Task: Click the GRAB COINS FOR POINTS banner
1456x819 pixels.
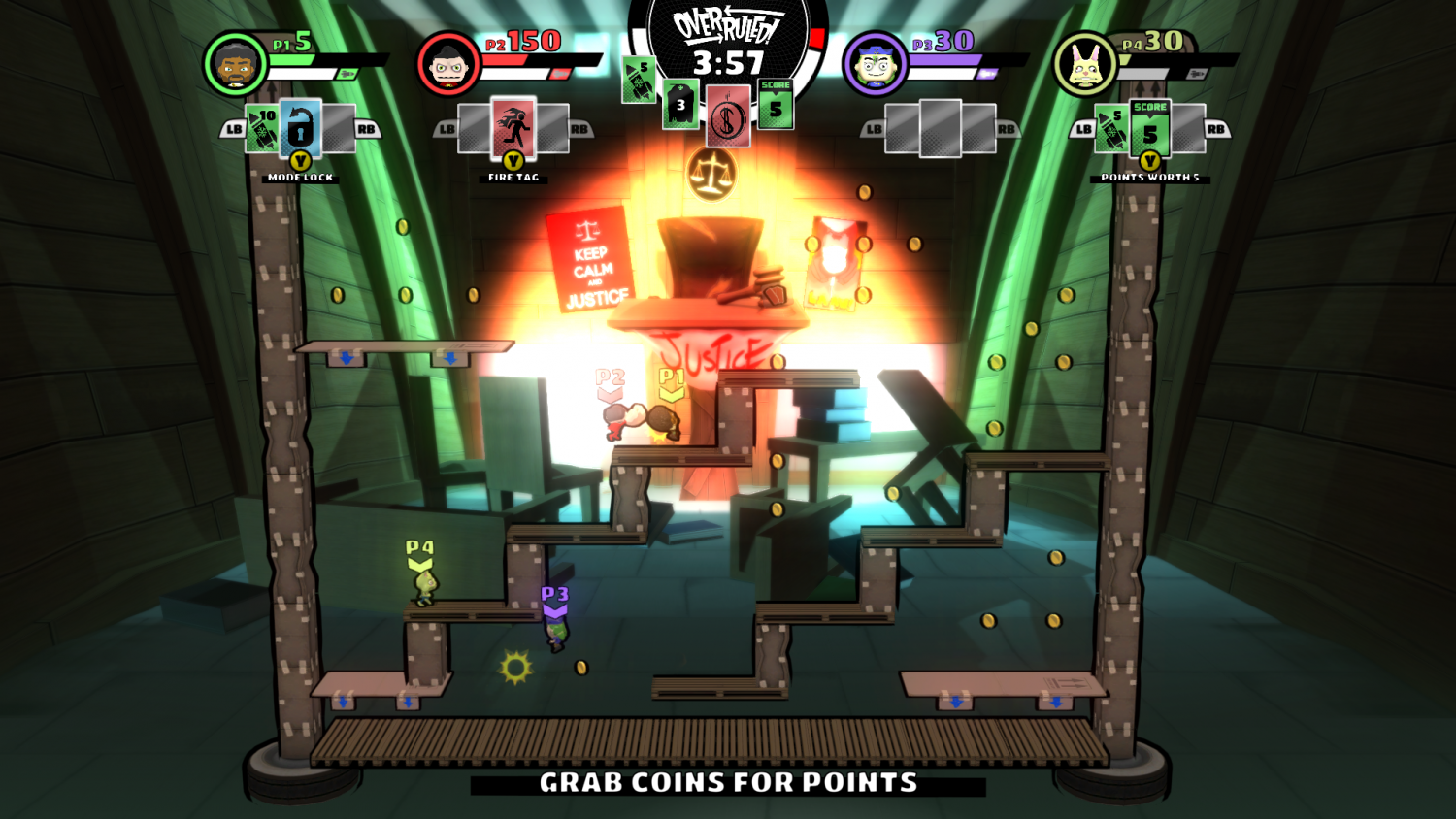Action: 728,782
